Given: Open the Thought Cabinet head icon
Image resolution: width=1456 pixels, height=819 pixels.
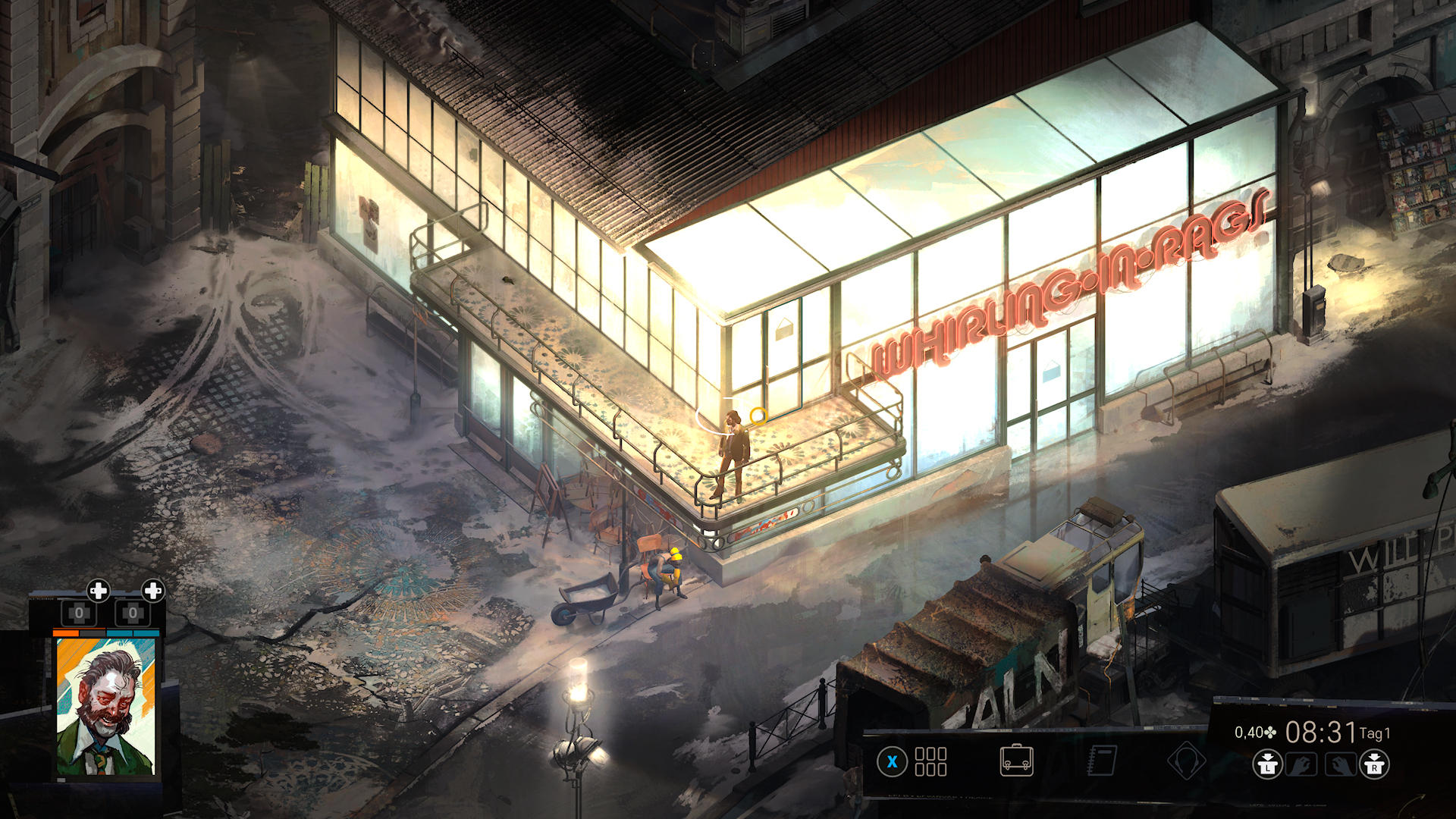Looking at the screenshot, I should (1186, 761).
